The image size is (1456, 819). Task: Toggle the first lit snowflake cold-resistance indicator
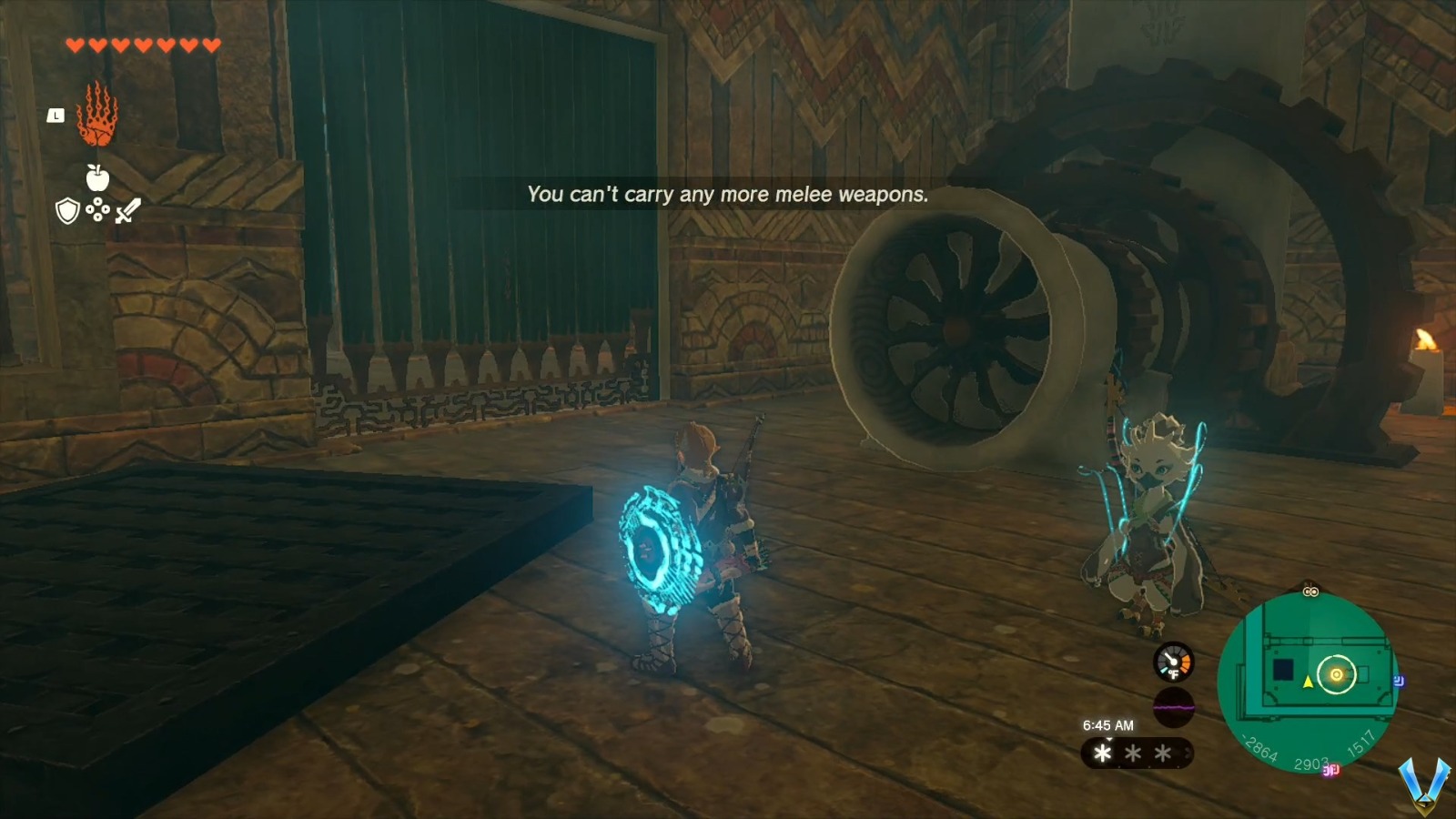point(1102,753)
